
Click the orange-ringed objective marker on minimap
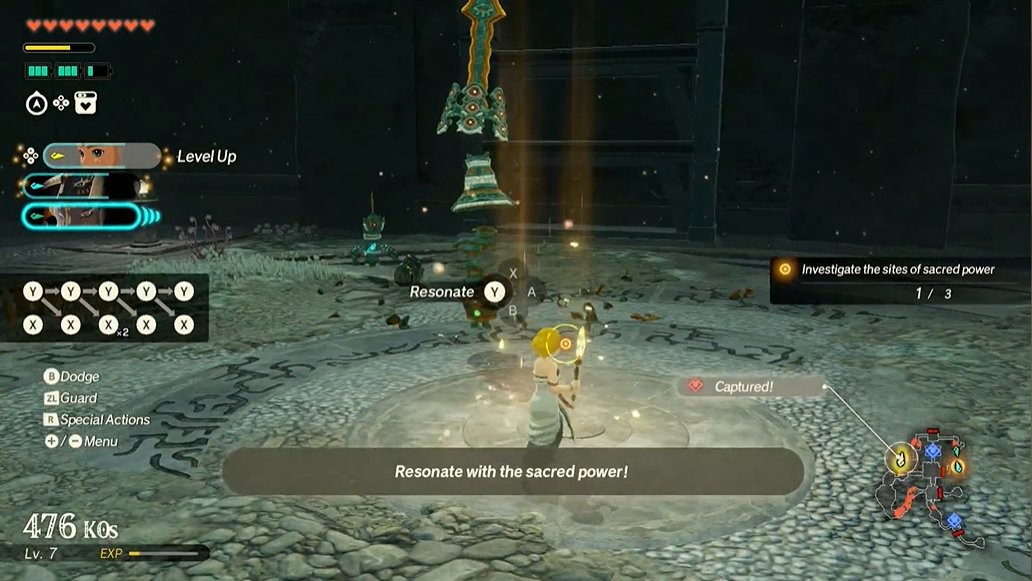955,467
